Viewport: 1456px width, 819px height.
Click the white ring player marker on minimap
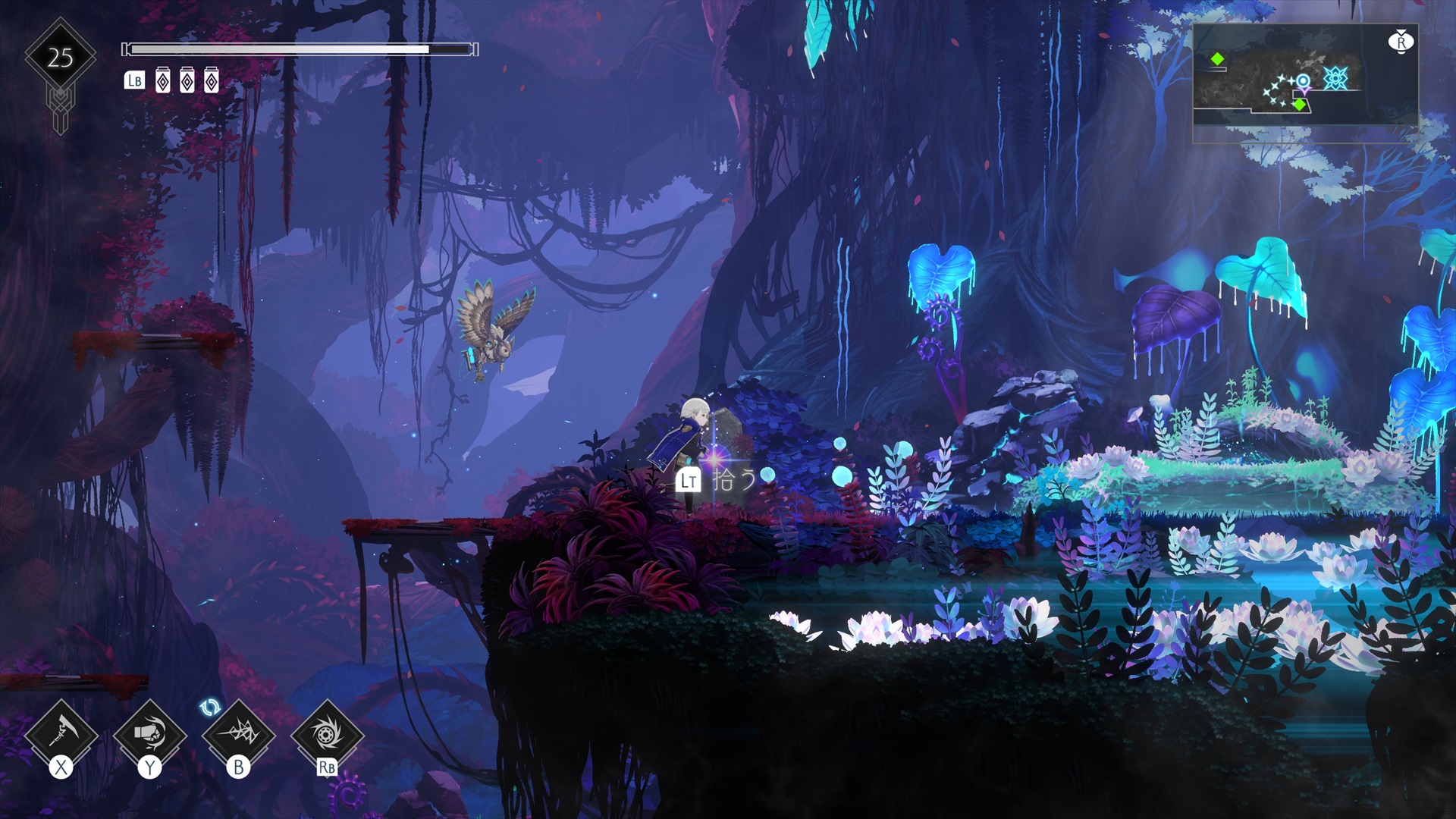click(1303, 80)
